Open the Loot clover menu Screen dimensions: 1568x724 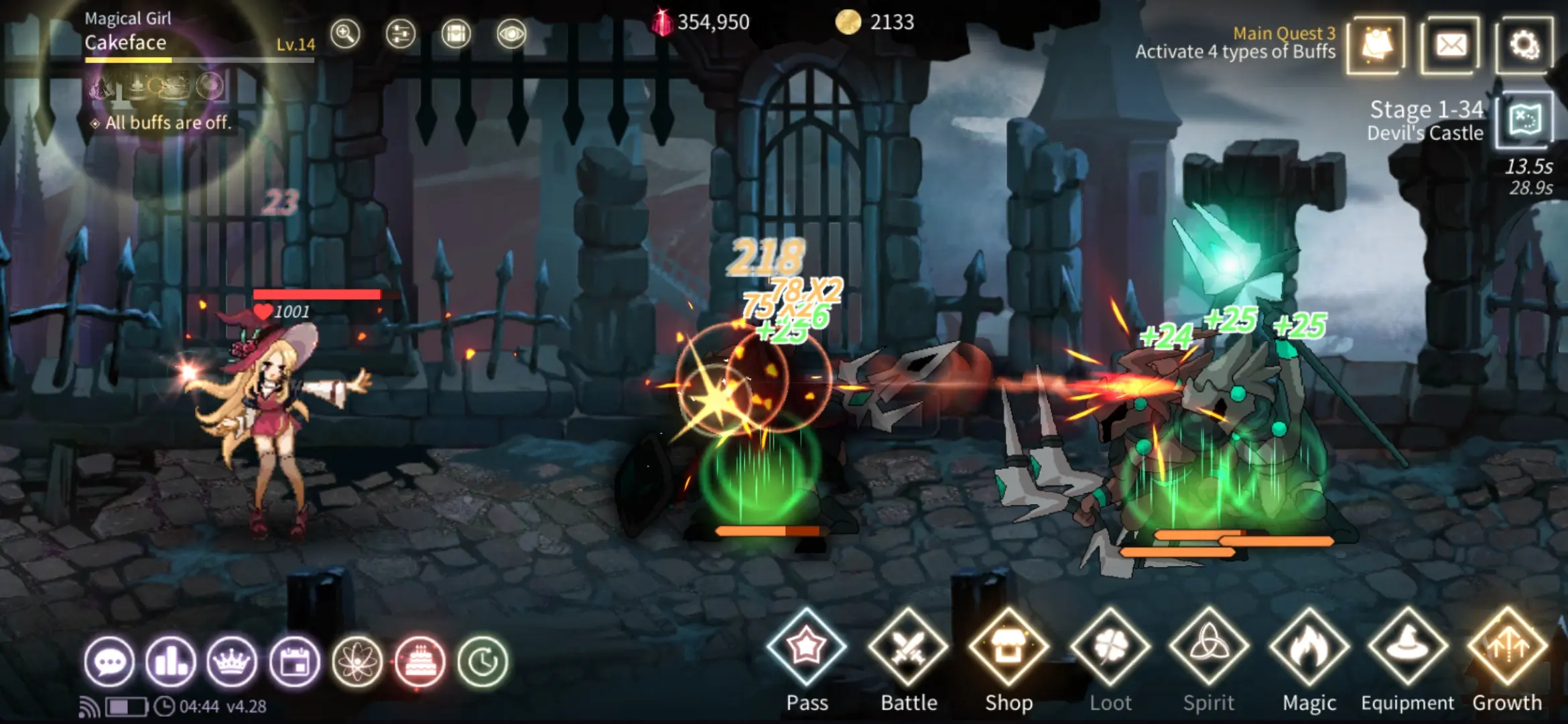click(1110, 648)
